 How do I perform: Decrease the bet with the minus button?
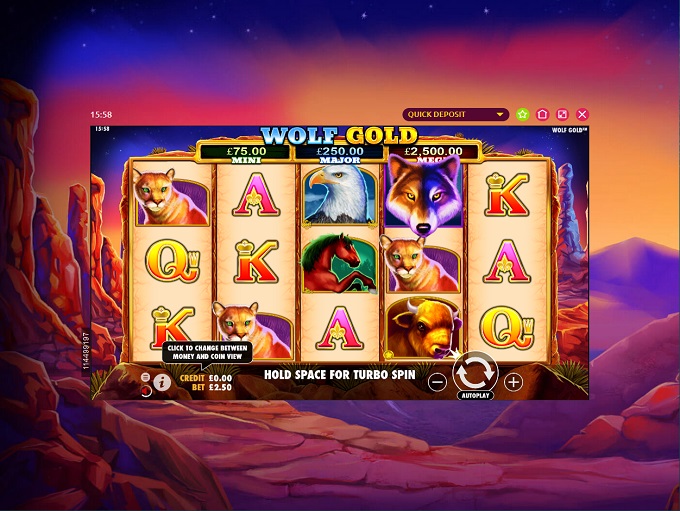437,382
